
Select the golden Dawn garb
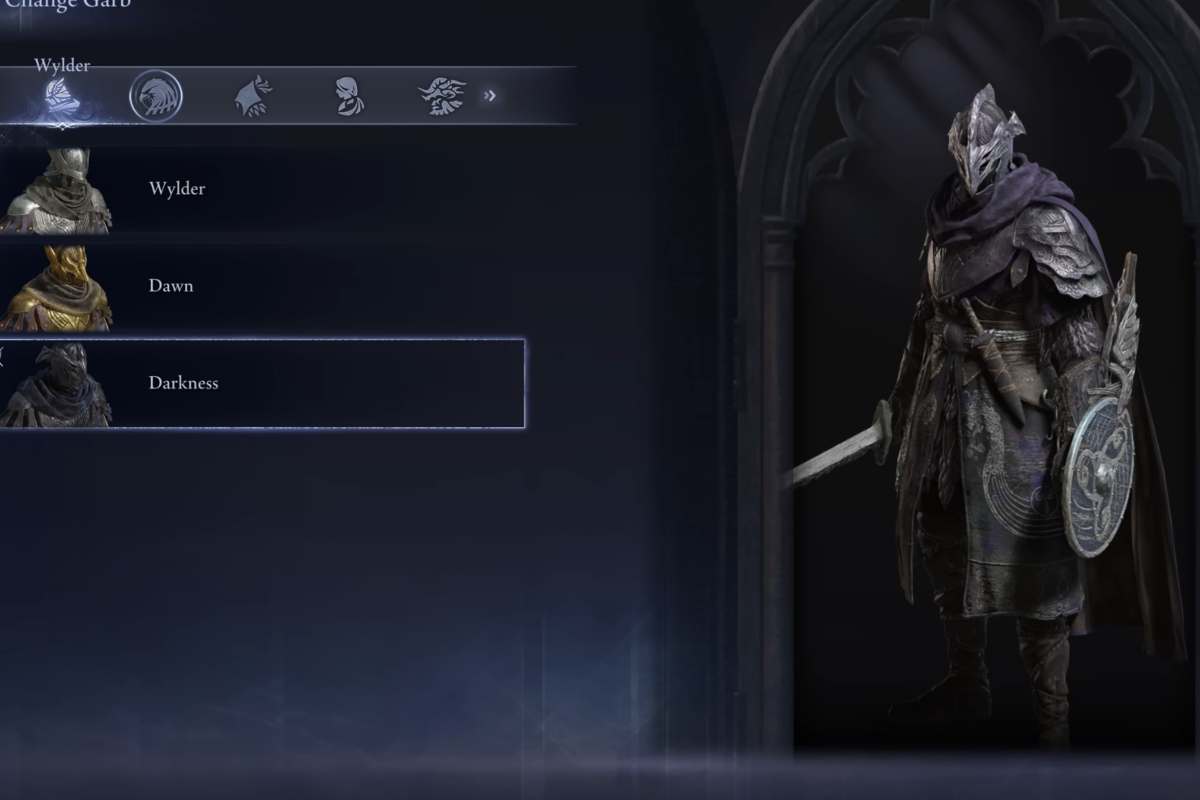pos(260,286)
